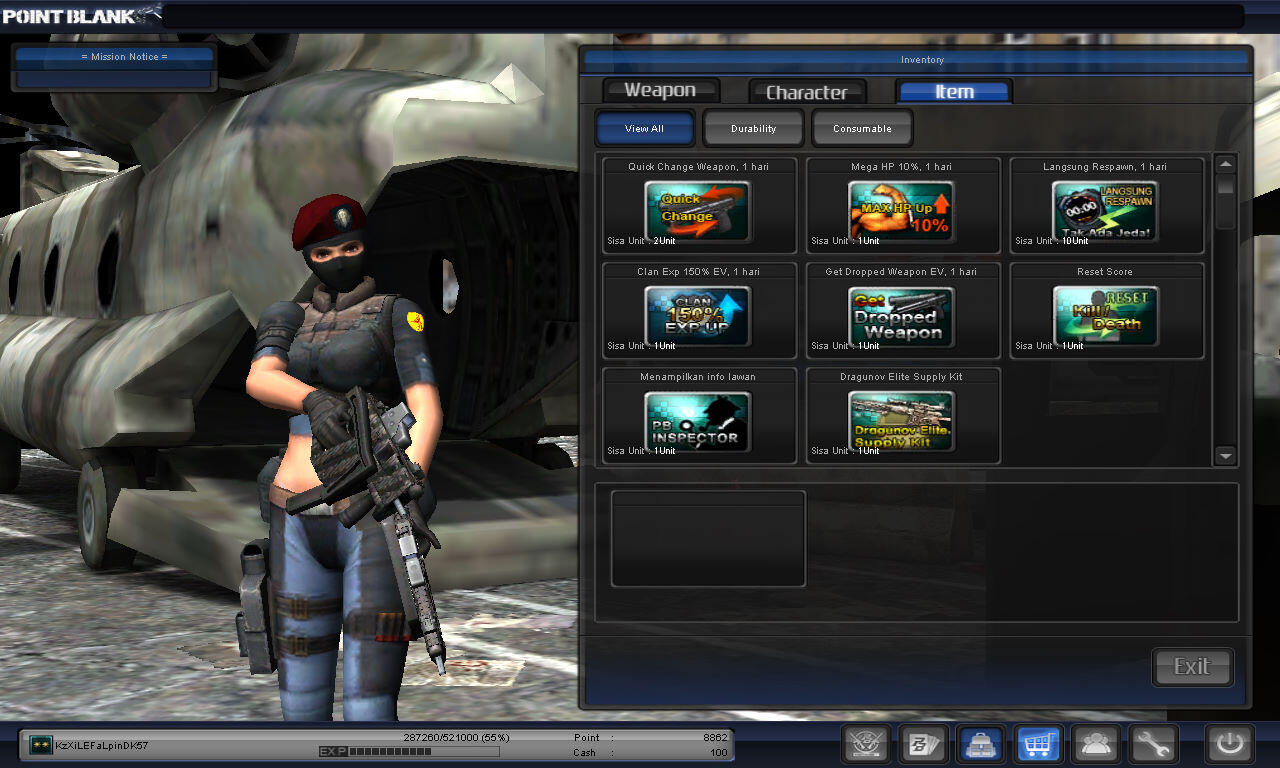The width and height of the screenshot is (1280, 768).
Task: Click the power button to quit
Action: coord(1229,744)
